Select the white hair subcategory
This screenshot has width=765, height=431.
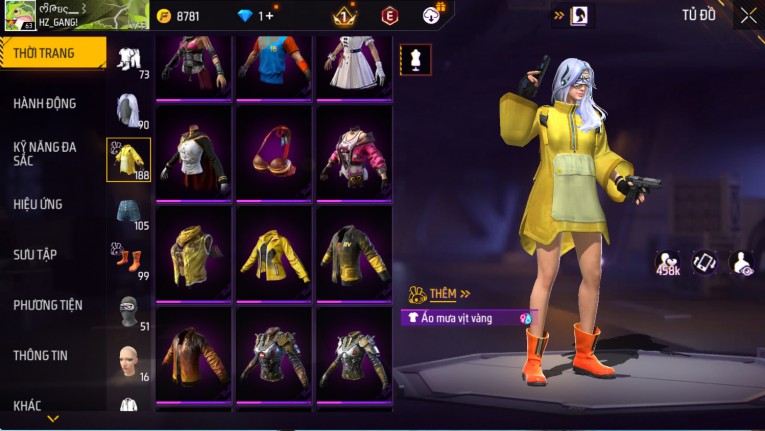tap(128, 107)
